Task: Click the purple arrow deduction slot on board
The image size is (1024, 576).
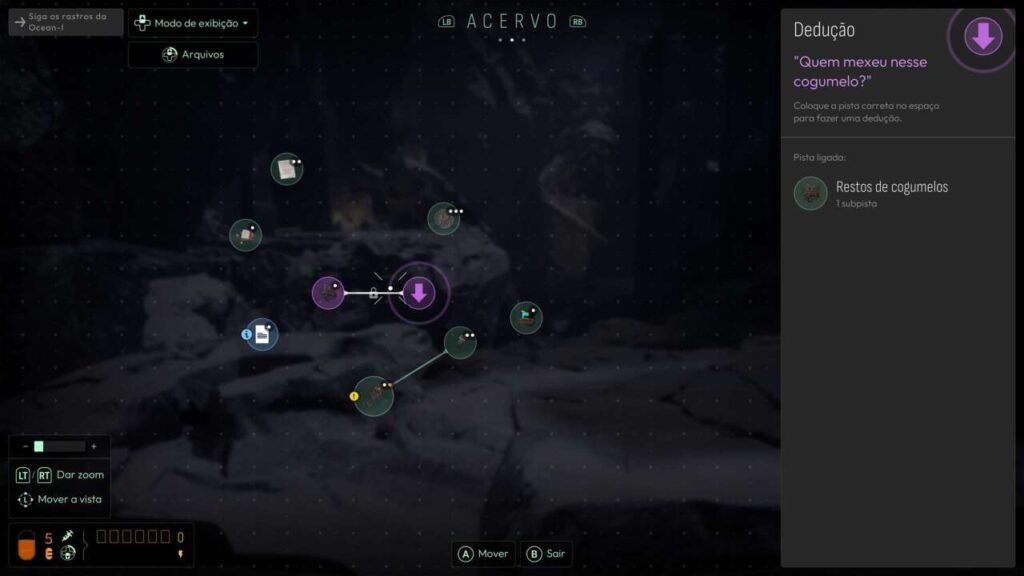Action: [x=419, y=293]
